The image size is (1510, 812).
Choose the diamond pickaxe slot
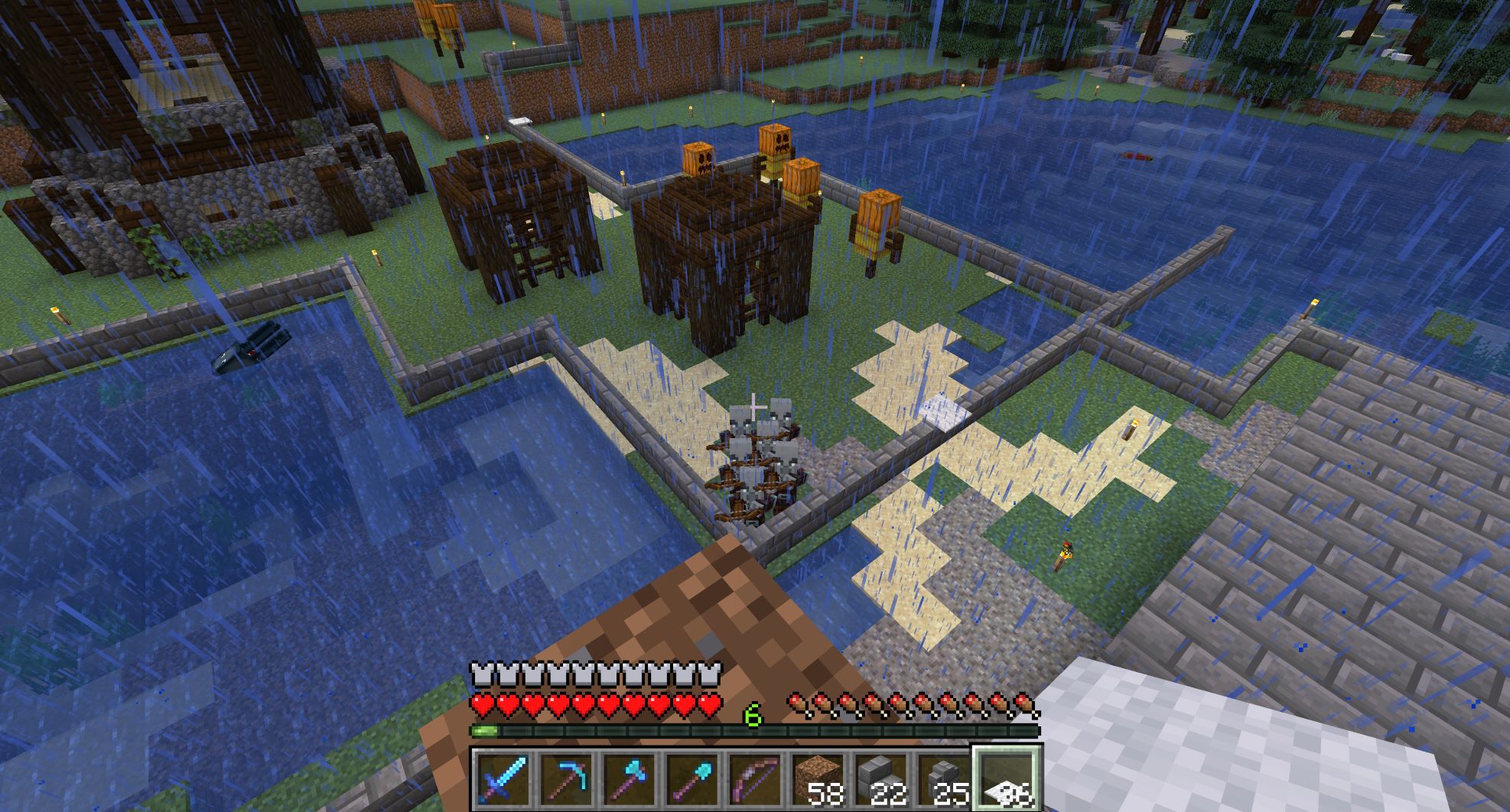coord(566,780)
